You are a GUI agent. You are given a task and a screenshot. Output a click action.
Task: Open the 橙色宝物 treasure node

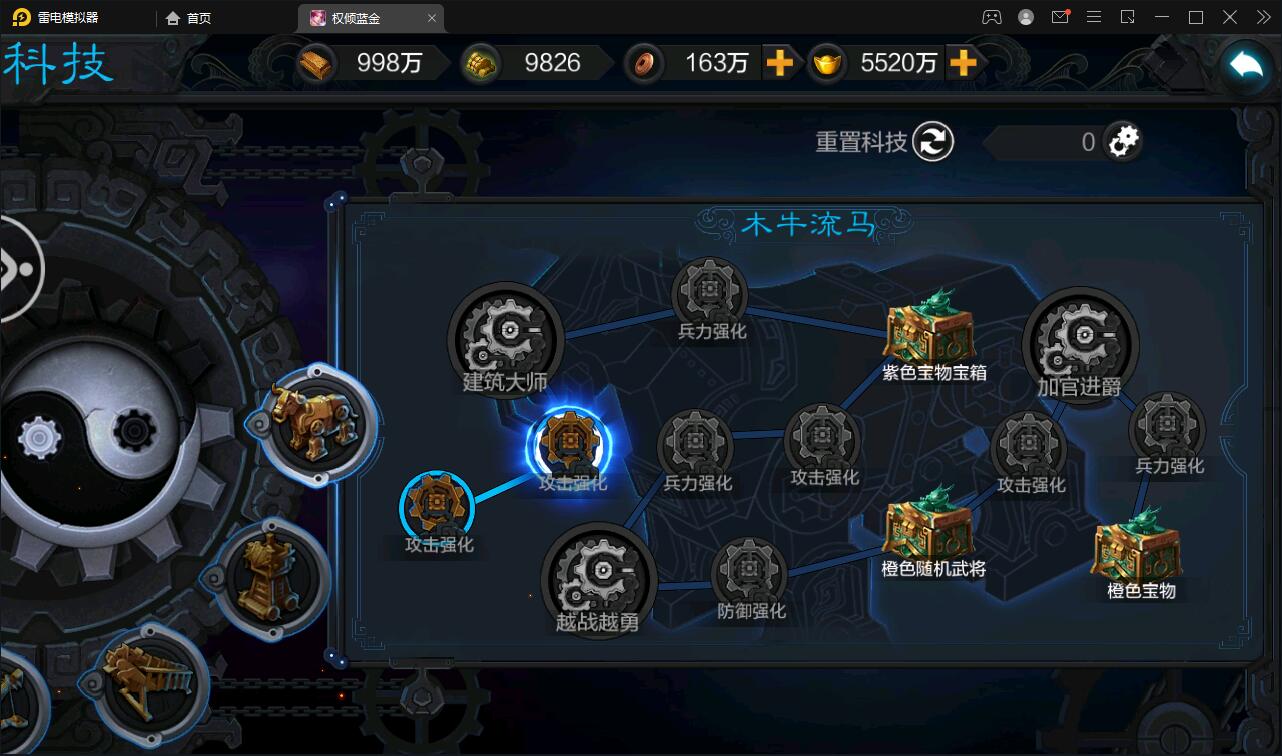(1138, 550)
